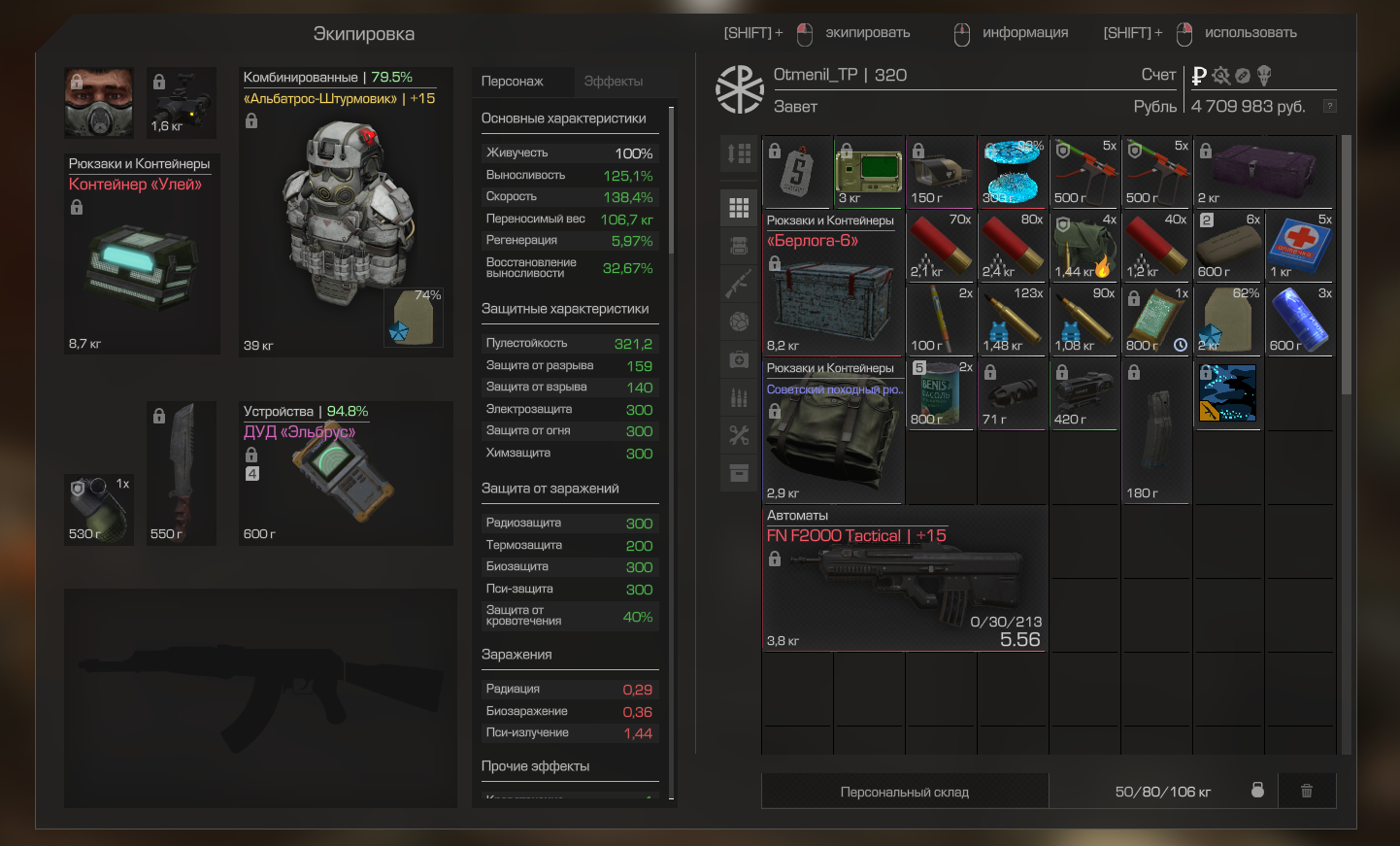
Task: Open the Персонаж tab
Action: click(513, 82)
